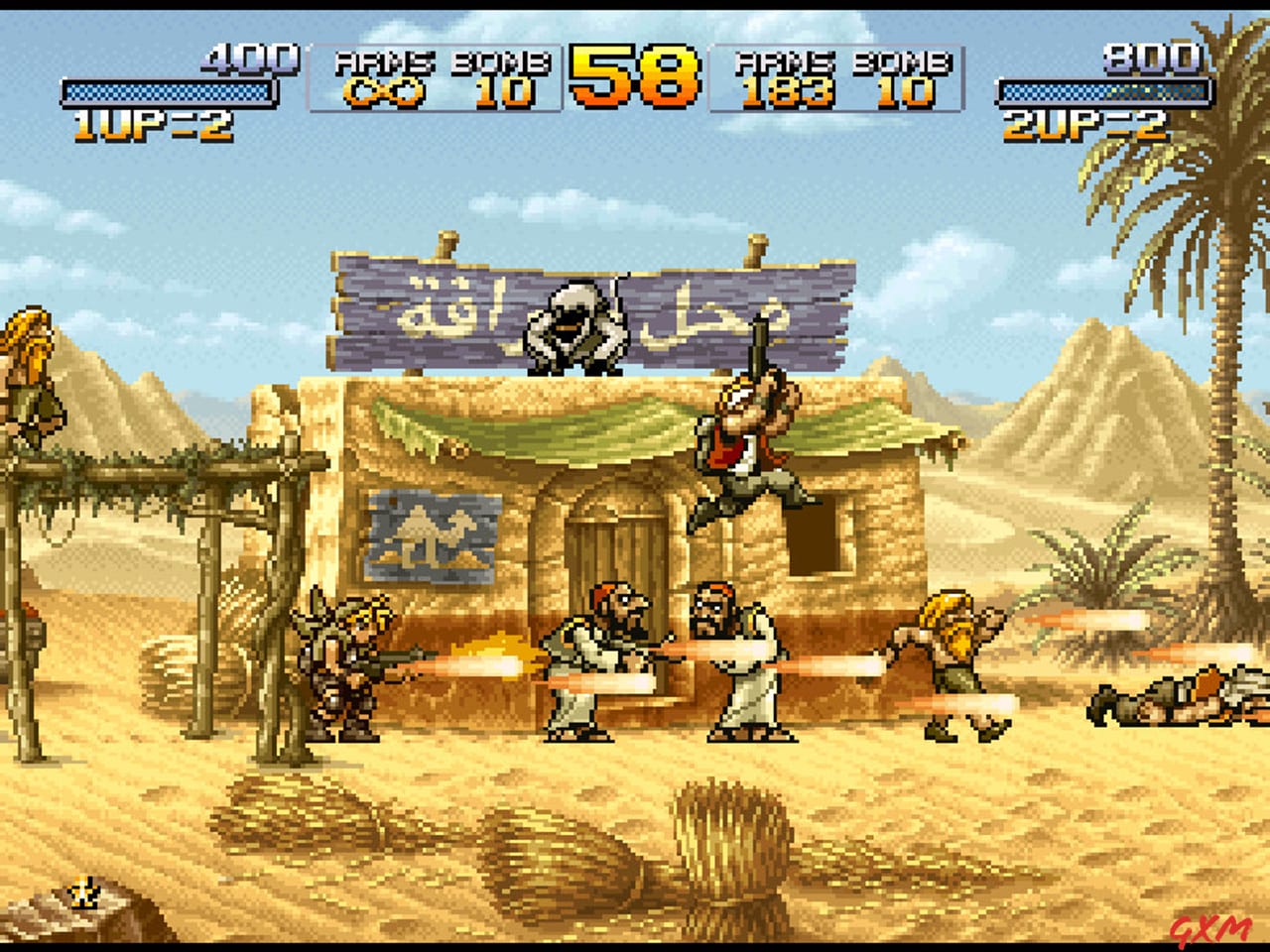Click the camel poster on the house wall
1270x952 pixels.
coord(435,535)
